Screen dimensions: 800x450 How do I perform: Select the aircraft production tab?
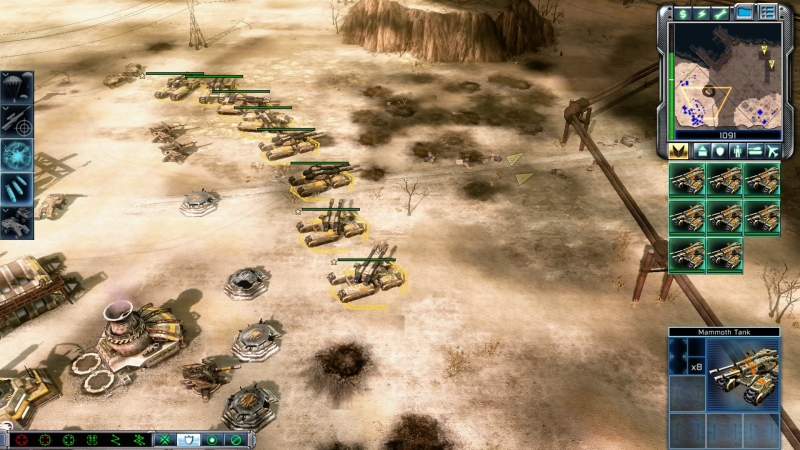(772, 150)
